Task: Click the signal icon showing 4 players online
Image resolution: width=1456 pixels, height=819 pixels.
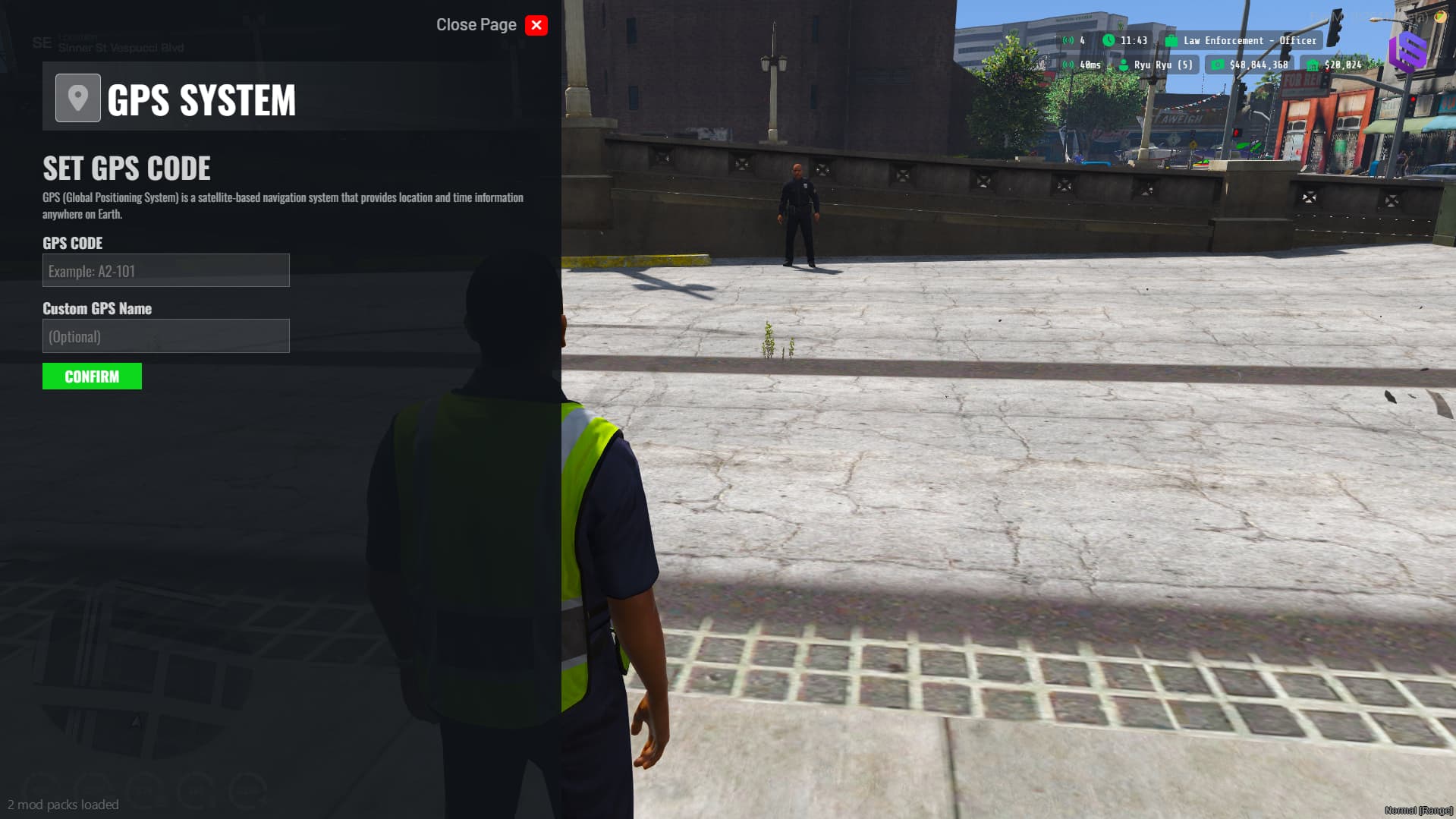Action: [1067, 40]
